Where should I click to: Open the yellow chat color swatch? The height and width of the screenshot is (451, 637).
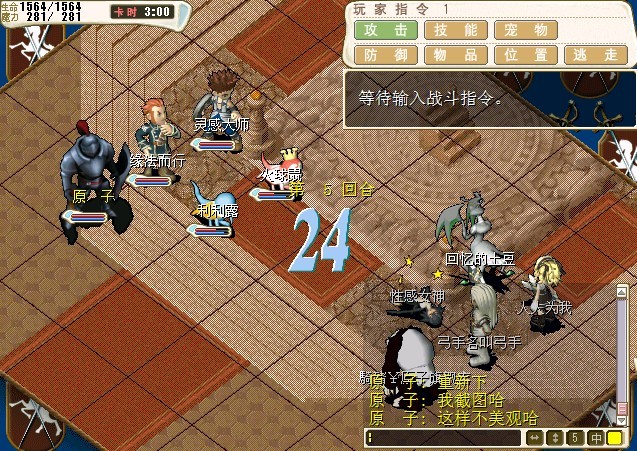coord(615,438)
